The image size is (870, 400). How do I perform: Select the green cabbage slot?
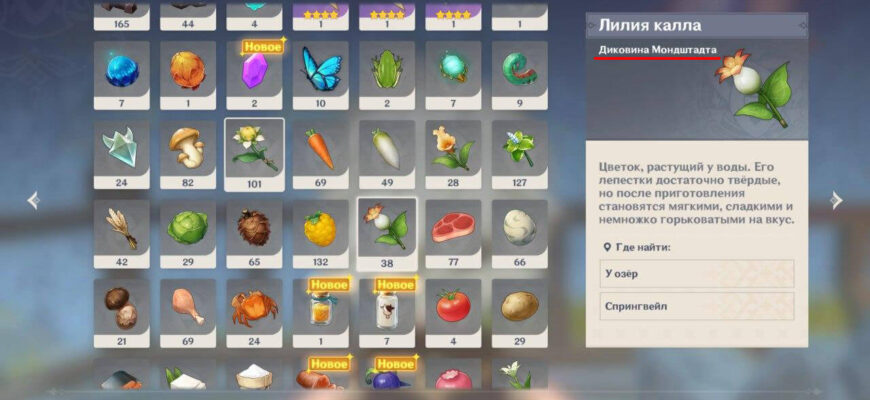187,228
